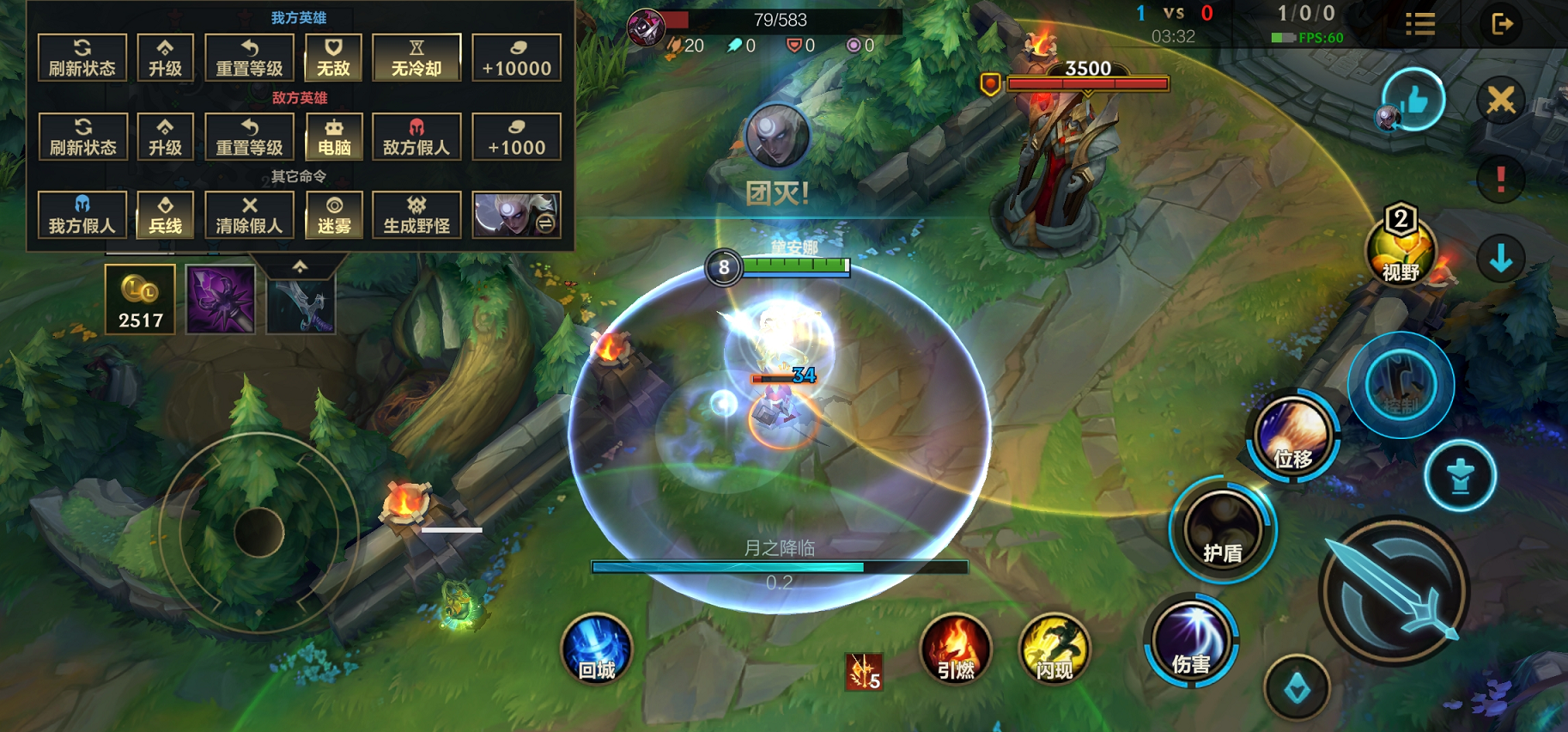Activate the 回城 recall button
The height and width of the screenshot is (732, 1568).
click(x=596, y=650)
